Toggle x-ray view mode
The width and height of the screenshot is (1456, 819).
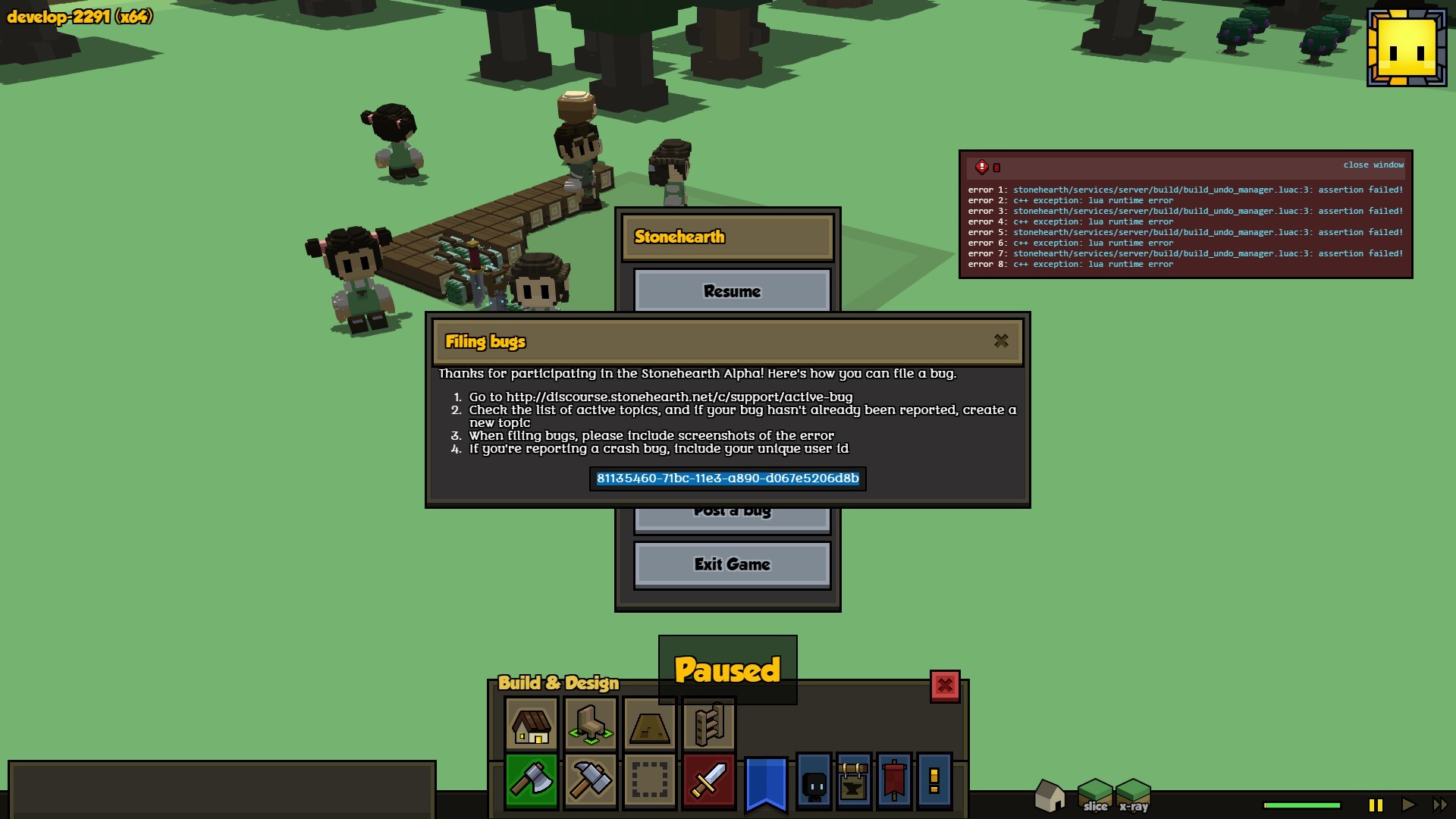pyautogui.click(x=1134, y=796)
